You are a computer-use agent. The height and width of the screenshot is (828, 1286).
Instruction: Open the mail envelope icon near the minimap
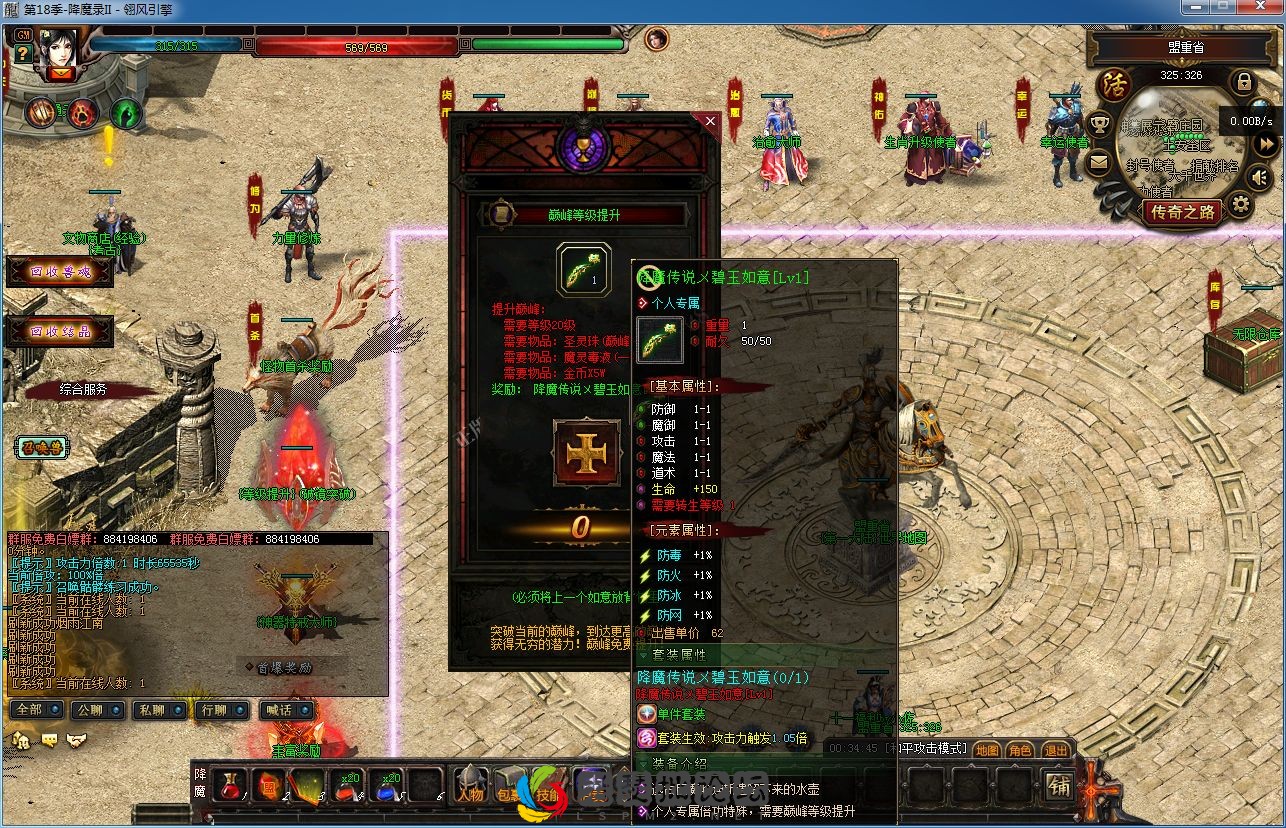tap(1098, 162)
